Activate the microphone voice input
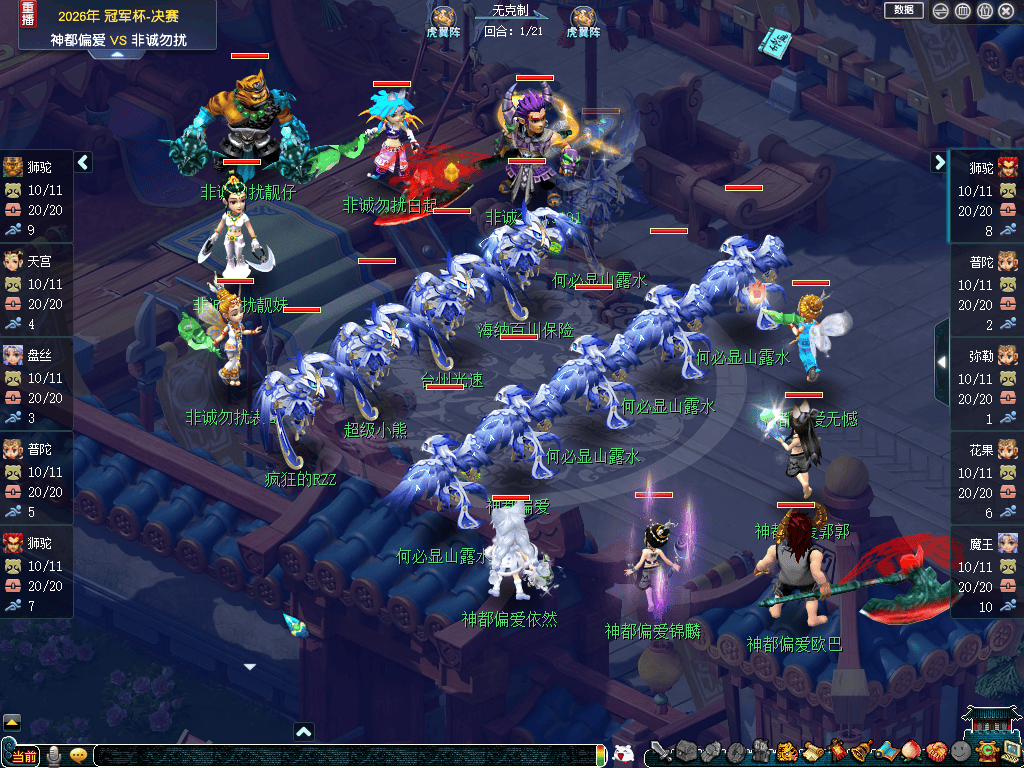 (x=54, y=756)
